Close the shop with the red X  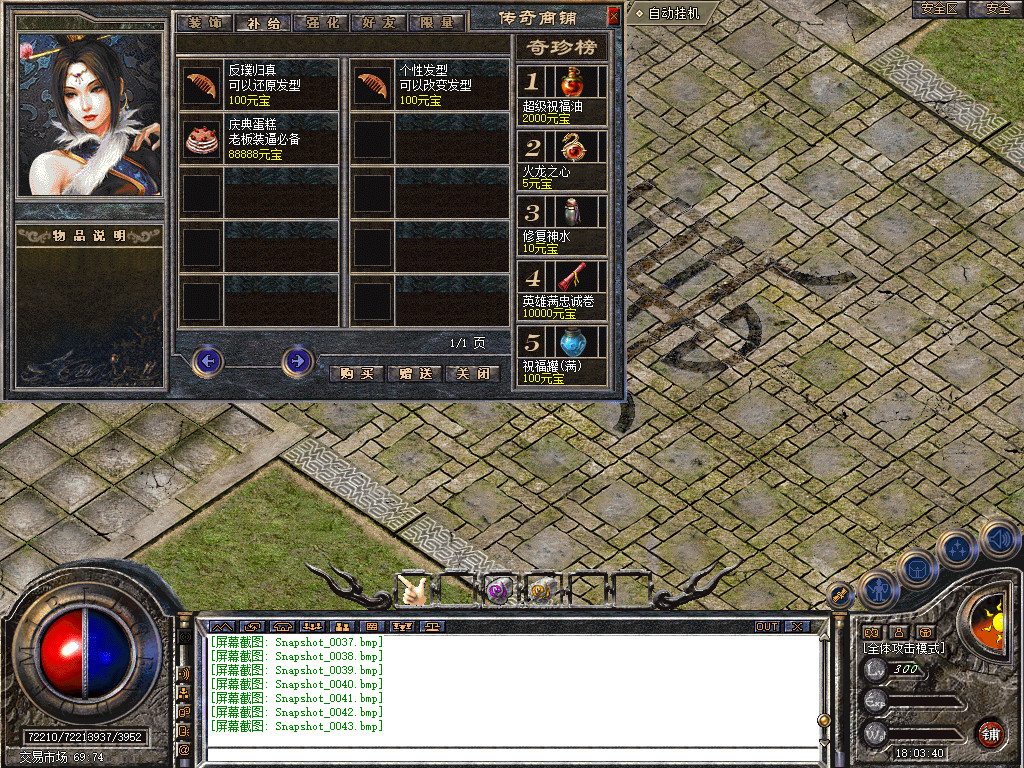(613, 15)
